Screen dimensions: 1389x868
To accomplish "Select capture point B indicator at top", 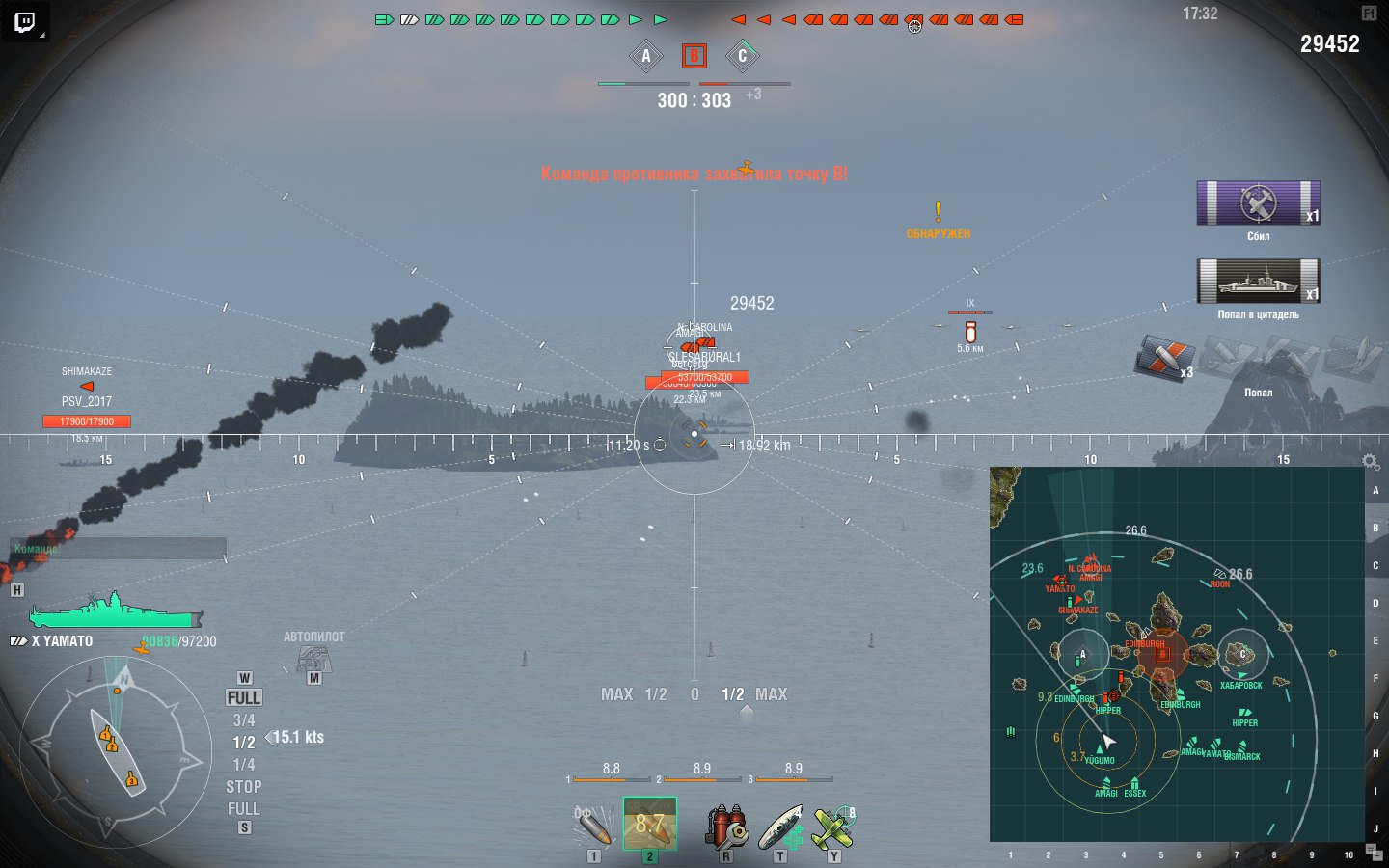I will [x=694, y=56].
